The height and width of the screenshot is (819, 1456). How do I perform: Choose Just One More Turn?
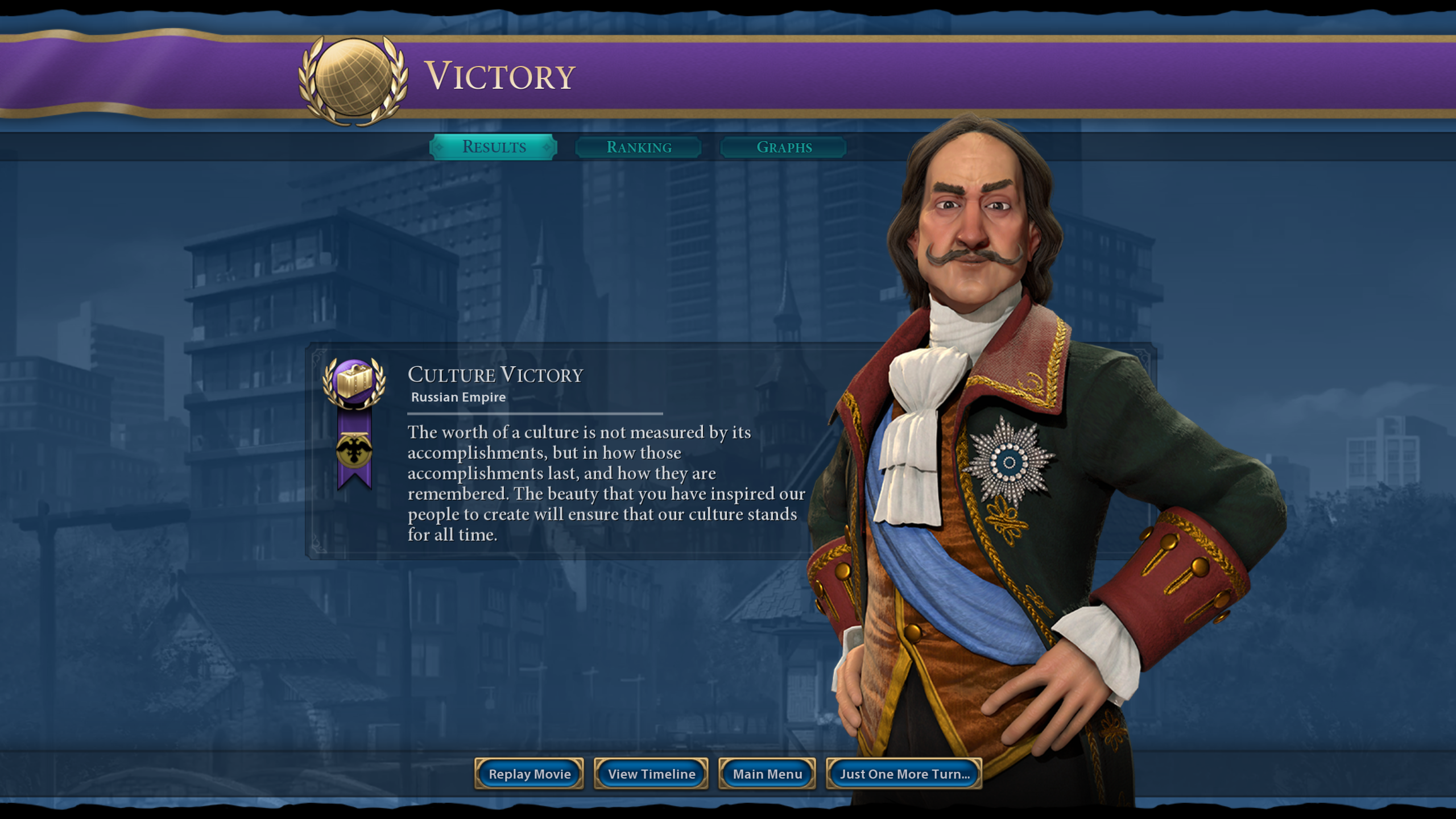coord(904,773)
